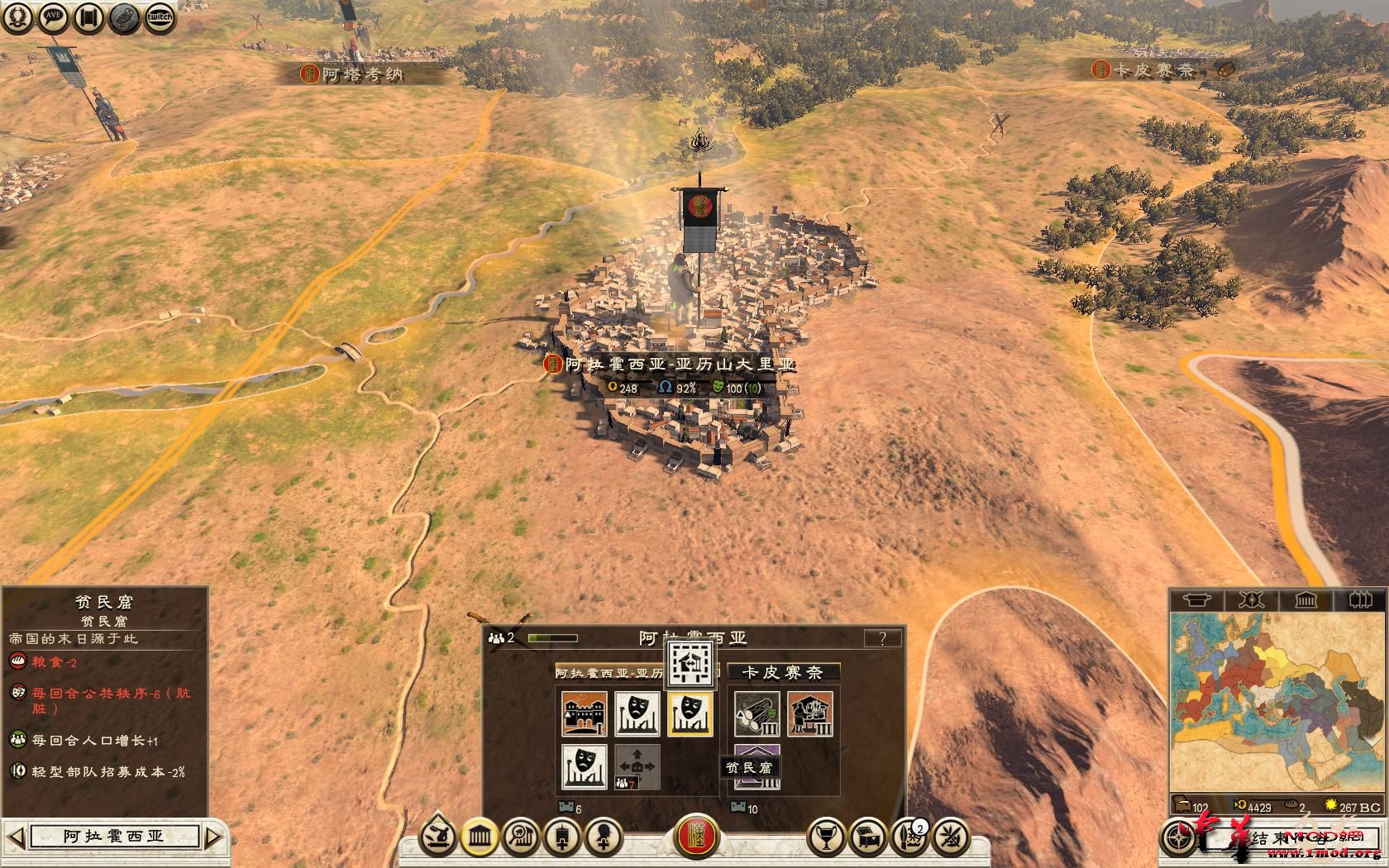
Task: Click the campaign minimap
Action: pyautogui.click(x=1275, y=703)
